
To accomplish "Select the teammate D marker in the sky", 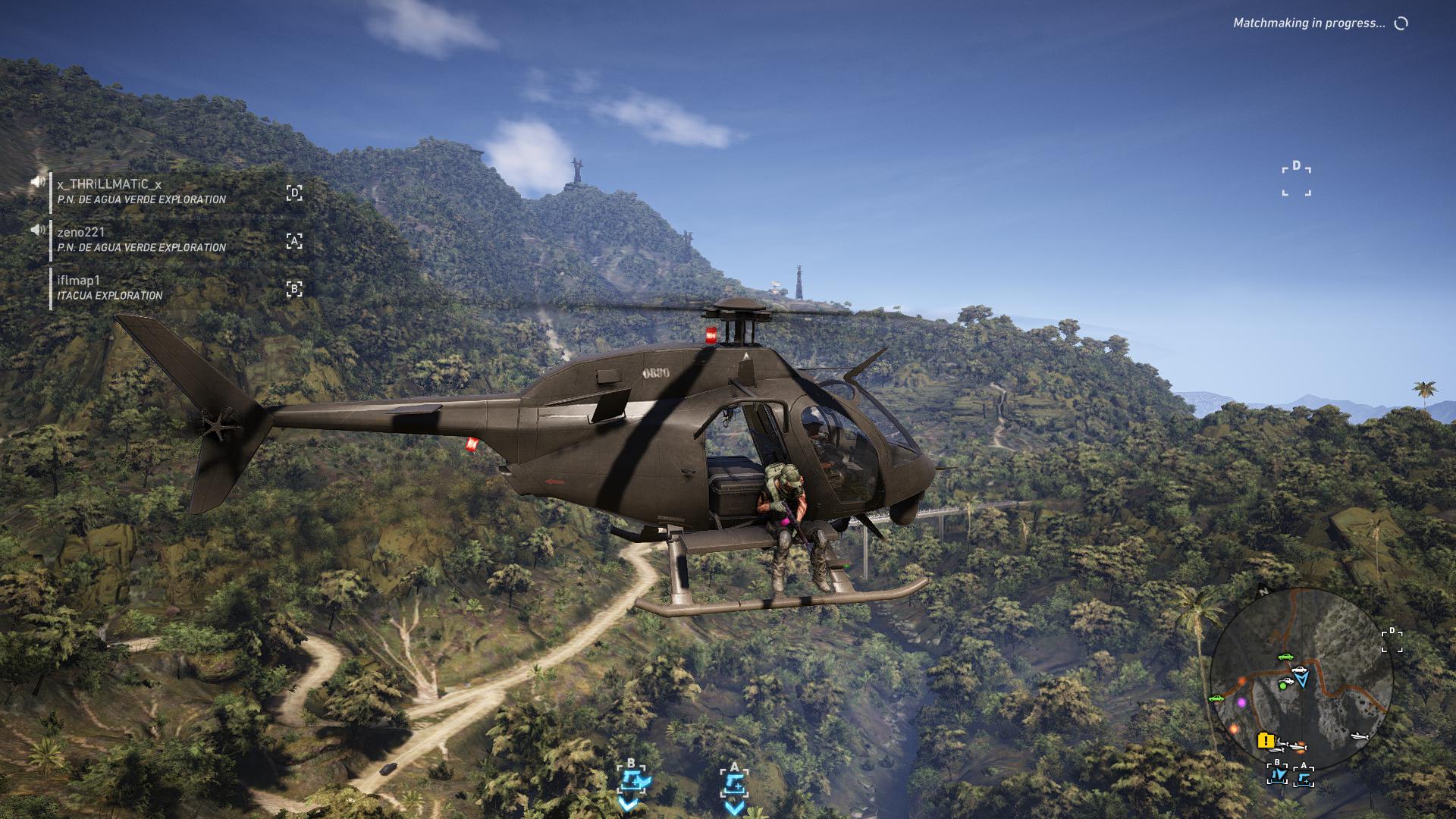I will 1297,179.
